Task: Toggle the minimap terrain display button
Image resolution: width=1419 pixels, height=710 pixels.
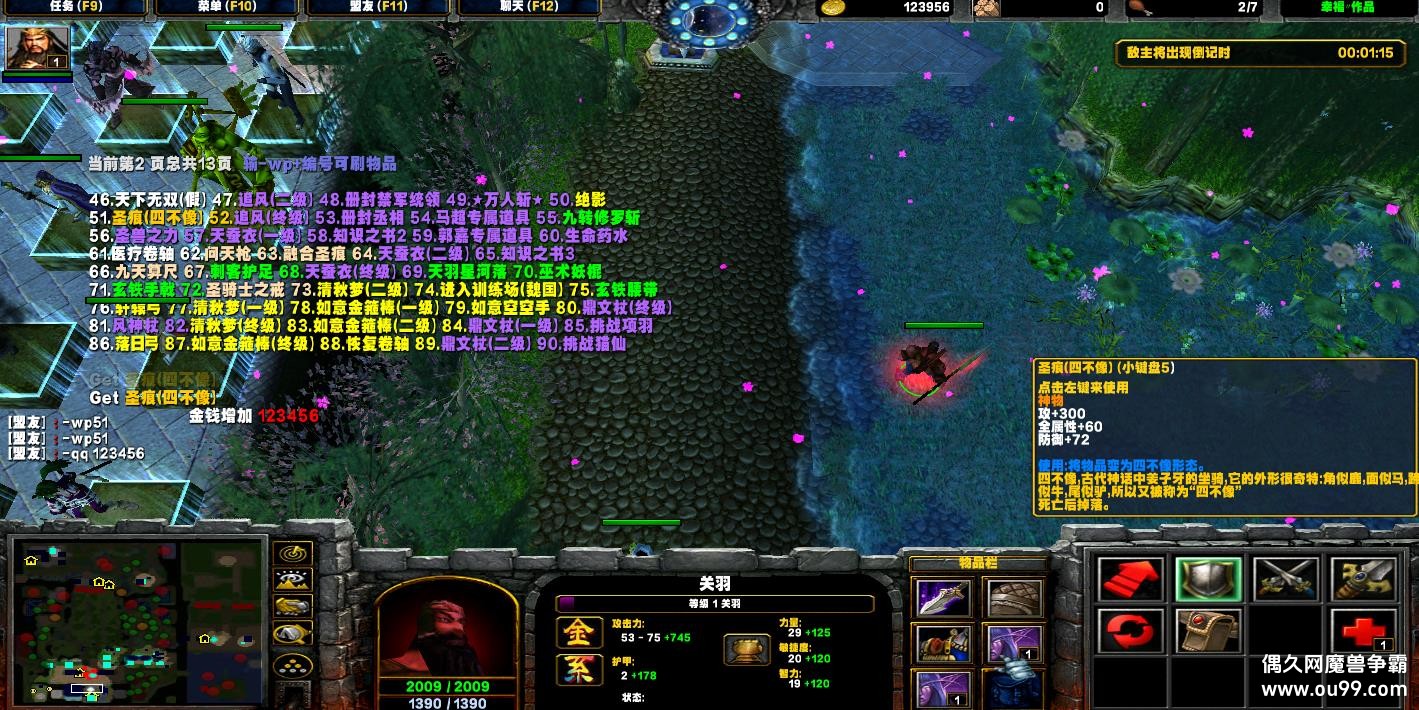Action: tap(292, 580)
